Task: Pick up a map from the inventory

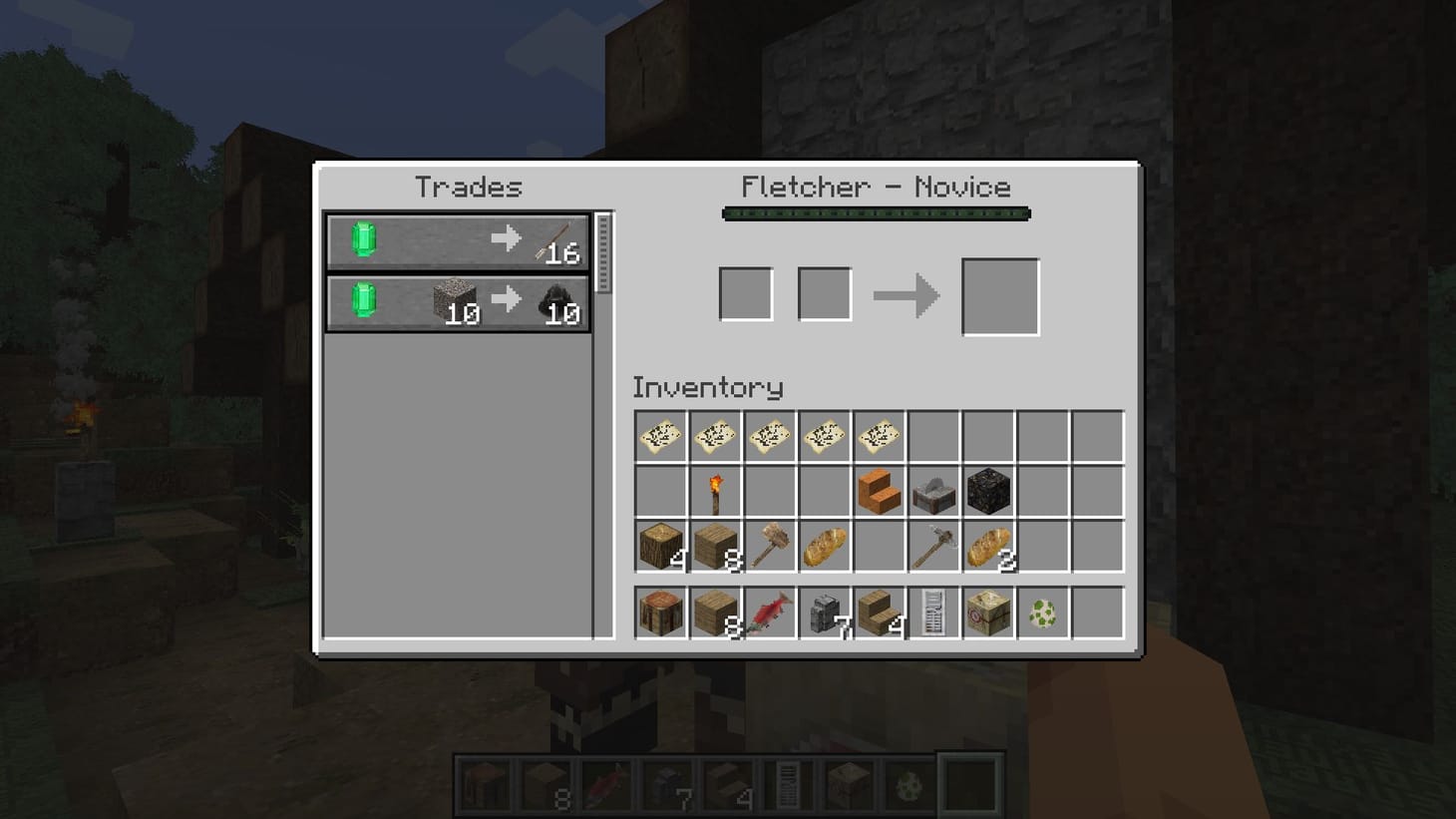Action: (660, 436)
